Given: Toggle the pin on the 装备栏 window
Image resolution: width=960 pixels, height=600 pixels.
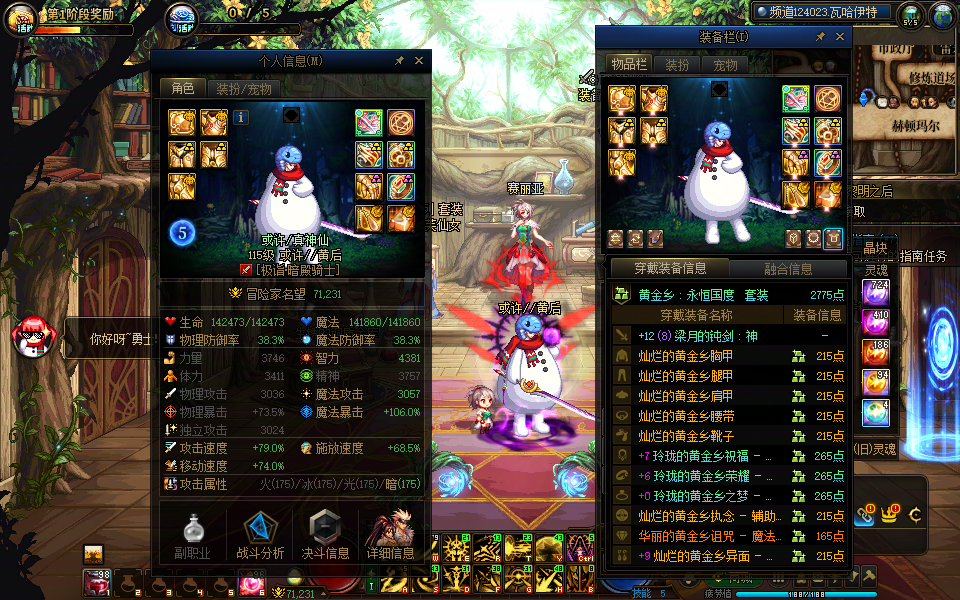Looking at the screenshot, I should point(820,37).
